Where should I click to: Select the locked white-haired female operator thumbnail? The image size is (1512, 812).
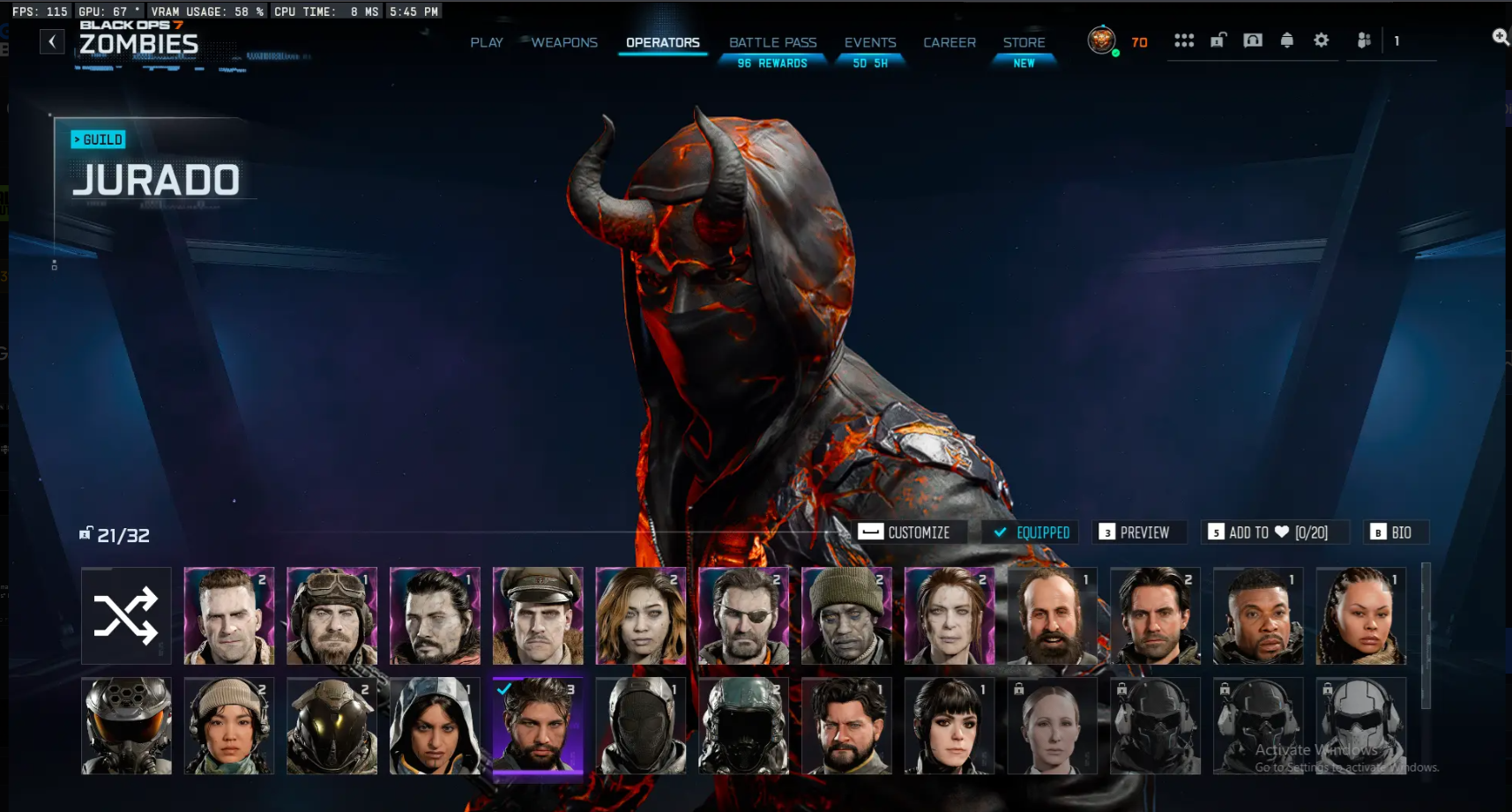pos(1052,726)
